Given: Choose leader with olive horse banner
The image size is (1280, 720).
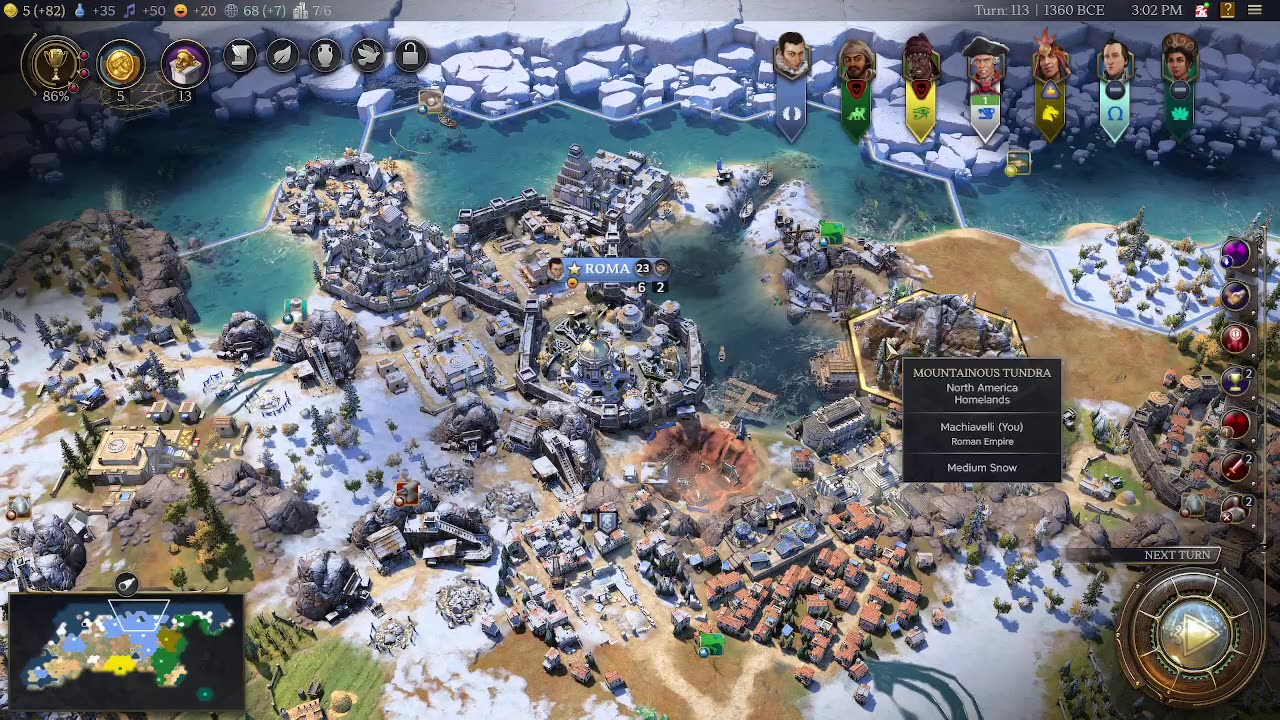Looking at the screenshot, I should (x=1050, y=62).
